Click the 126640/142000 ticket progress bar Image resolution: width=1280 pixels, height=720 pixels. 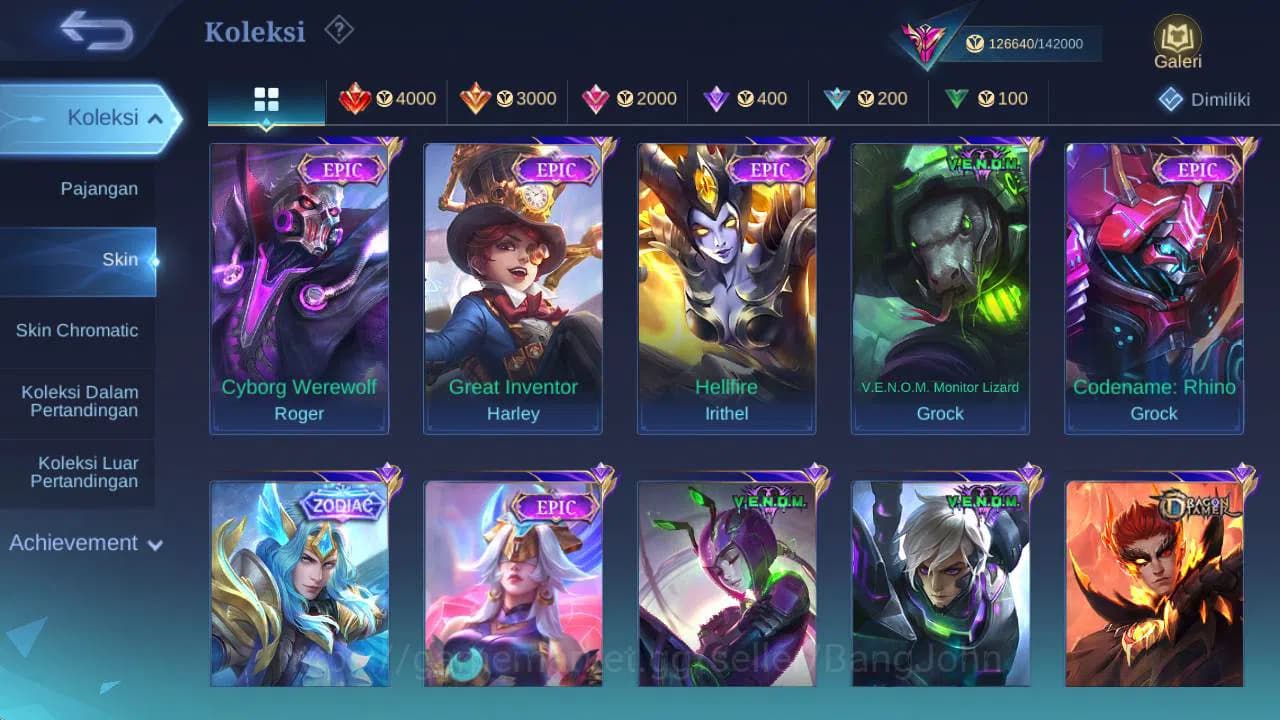coord(1030,43)
